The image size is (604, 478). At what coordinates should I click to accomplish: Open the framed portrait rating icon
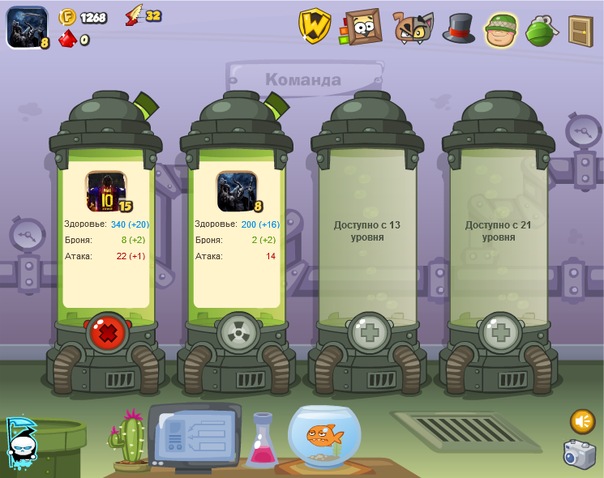(362, 27)
